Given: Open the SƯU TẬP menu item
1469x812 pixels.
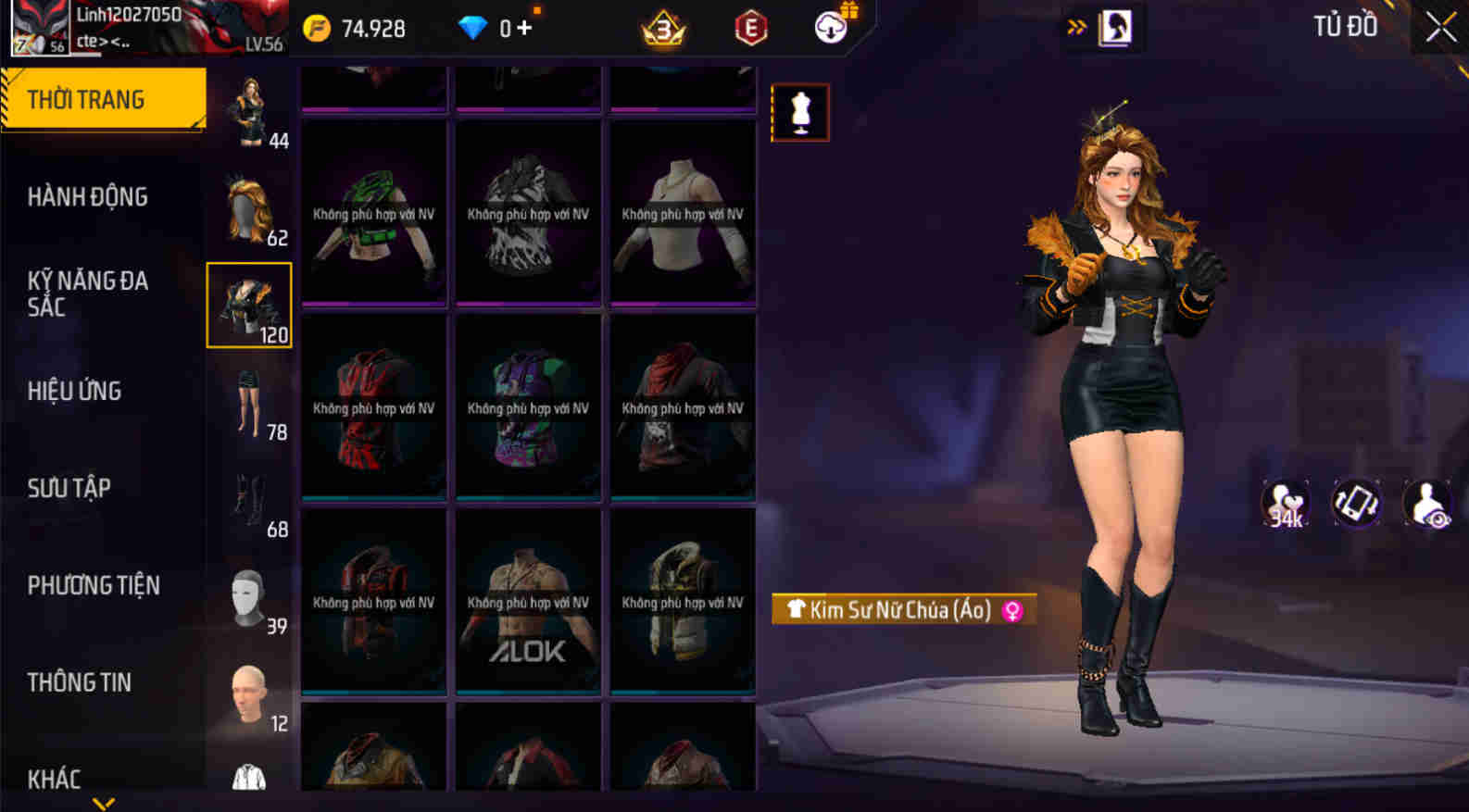Looking at the screenshot, I should coord(69,488).
